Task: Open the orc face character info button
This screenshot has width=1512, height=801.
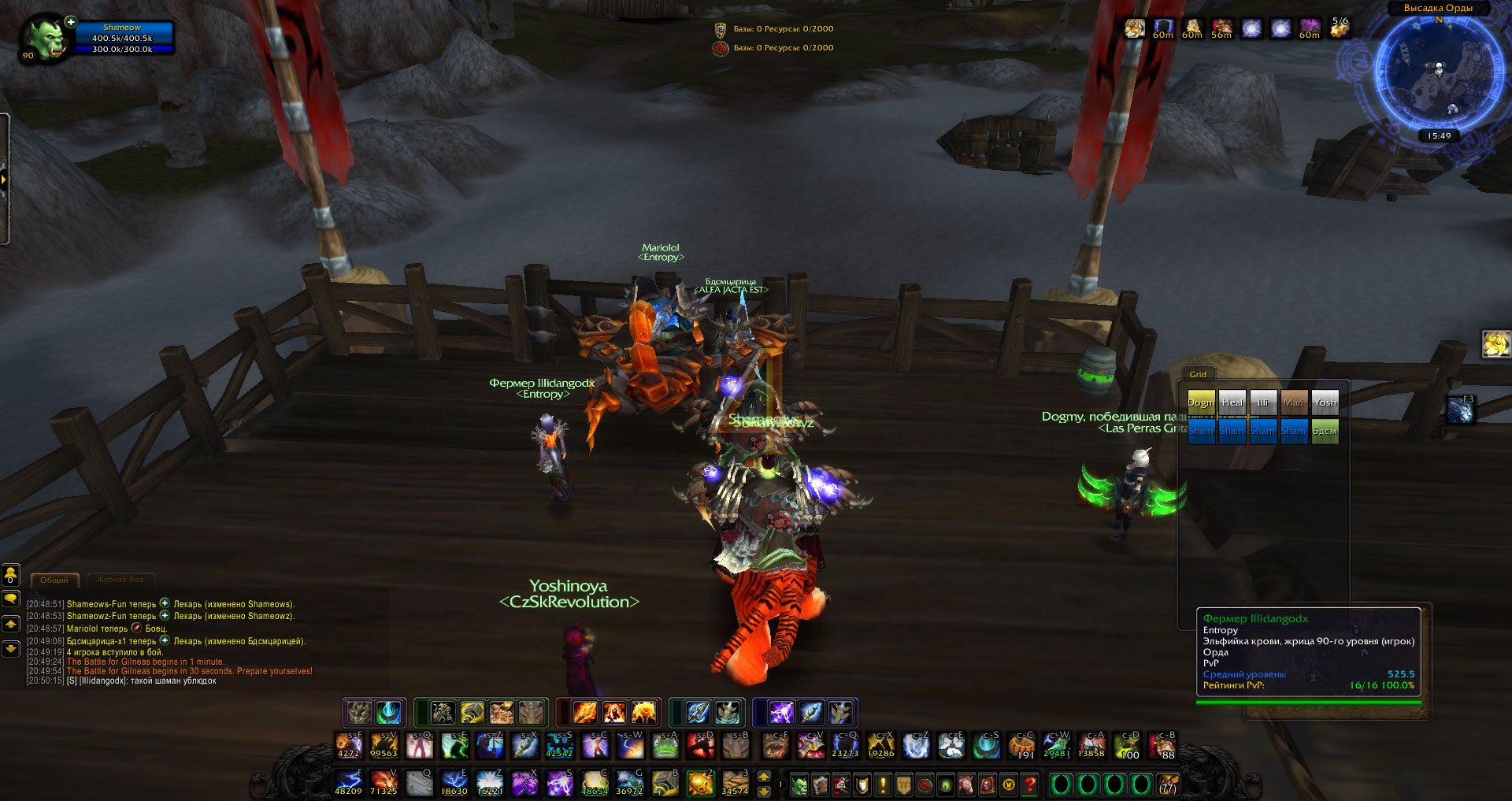Action: coord(799,784)
